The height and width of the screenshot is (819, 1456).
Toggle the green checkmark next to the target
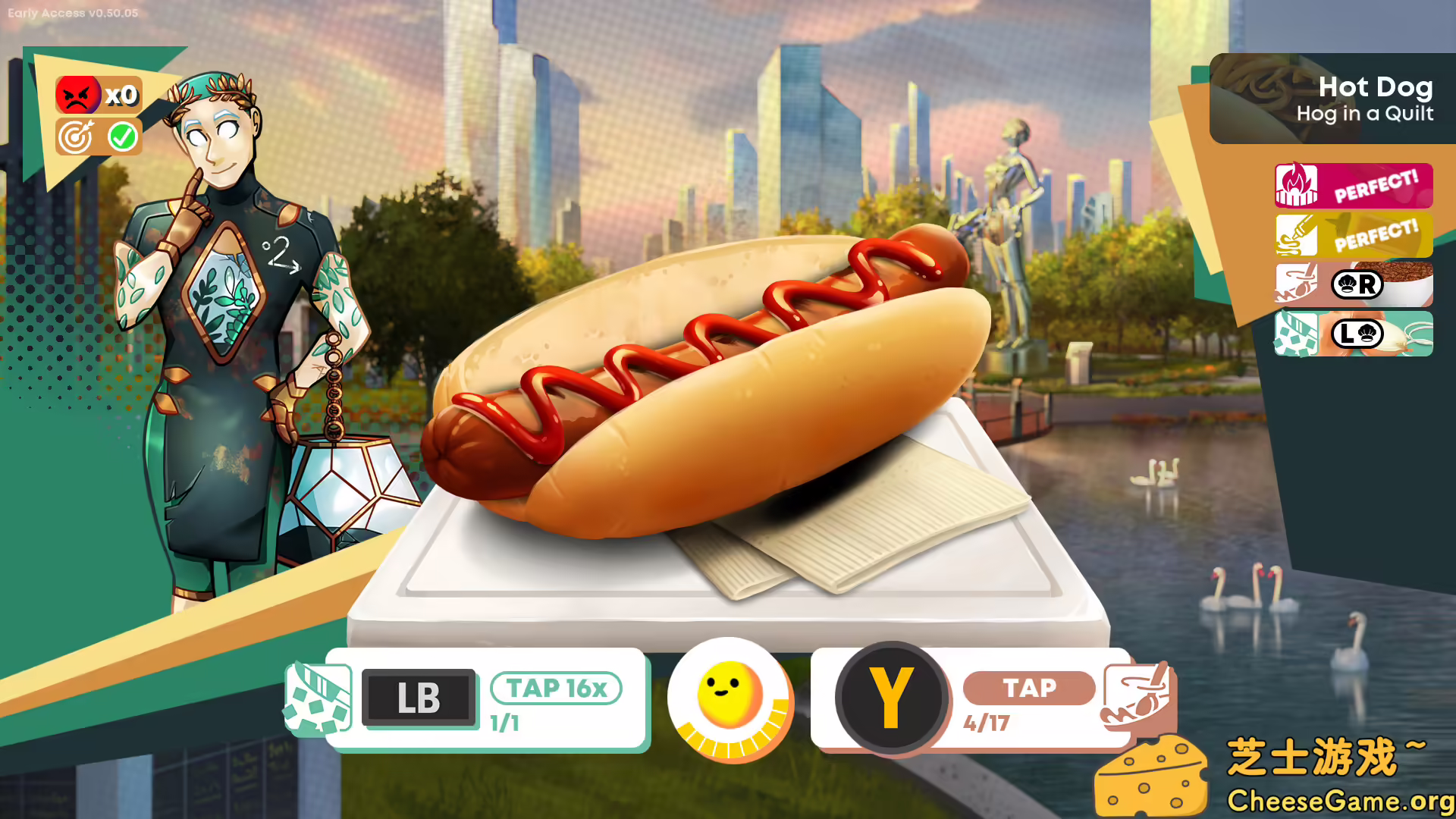click(123, 137)
